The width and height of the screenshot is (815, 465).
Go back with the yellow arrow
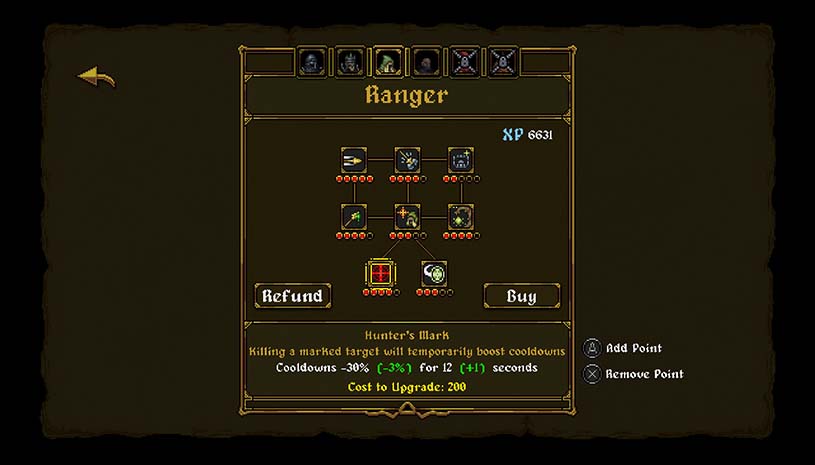[x=97, y=77]
